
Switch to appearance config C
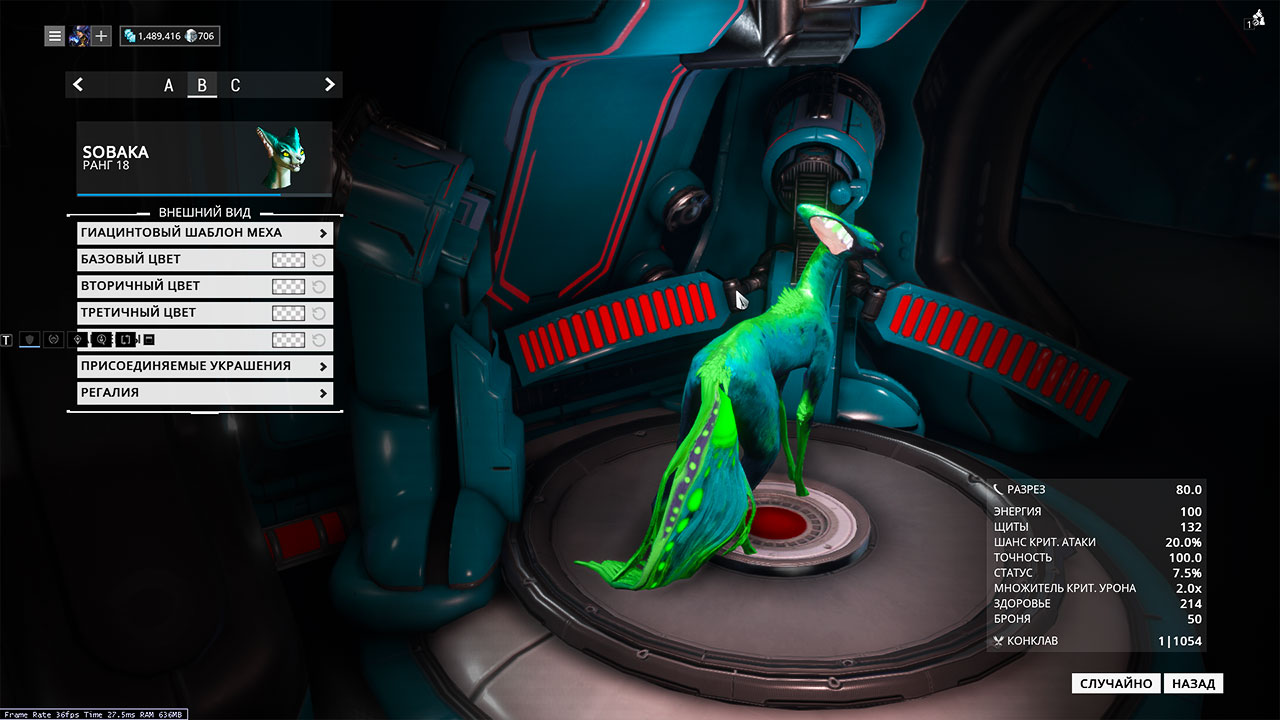[235, 85]
